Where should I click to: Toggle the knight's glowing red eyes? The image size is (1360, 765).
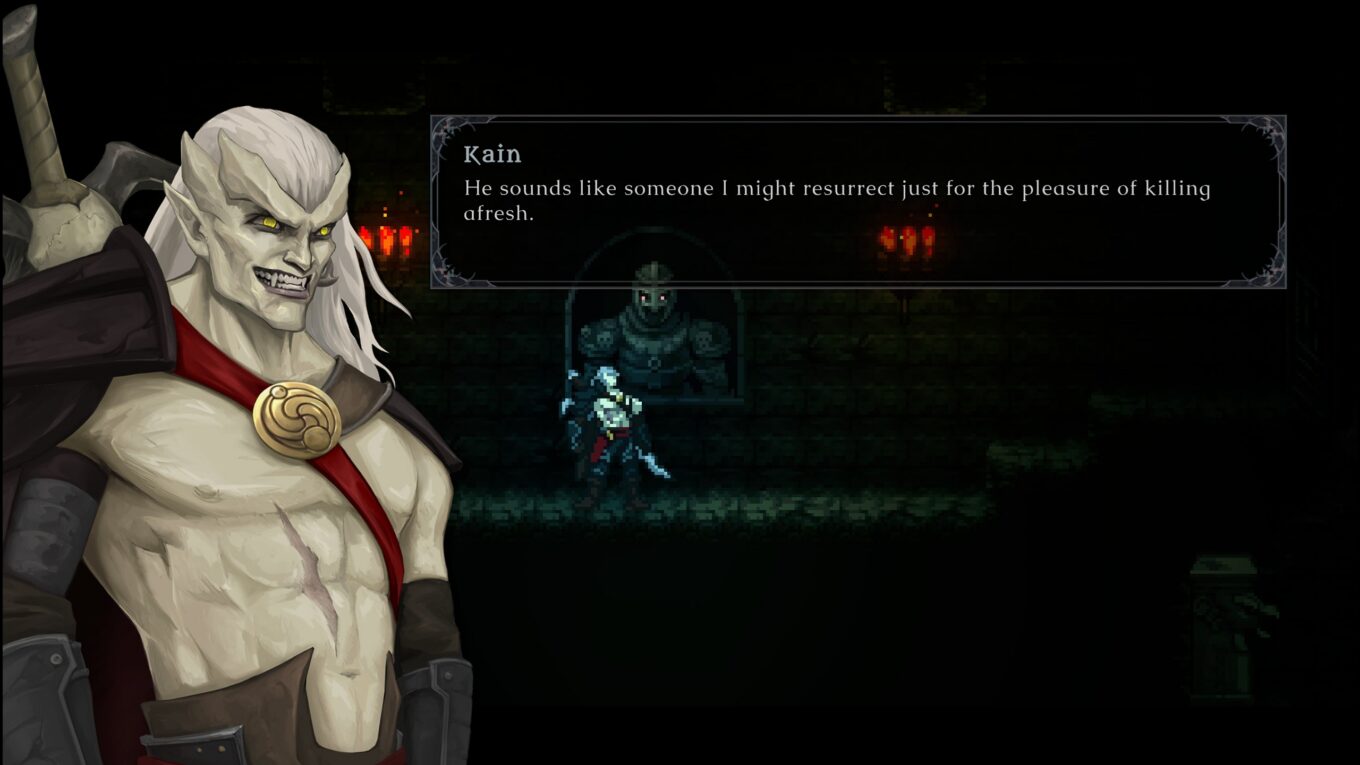click(653, 295)
